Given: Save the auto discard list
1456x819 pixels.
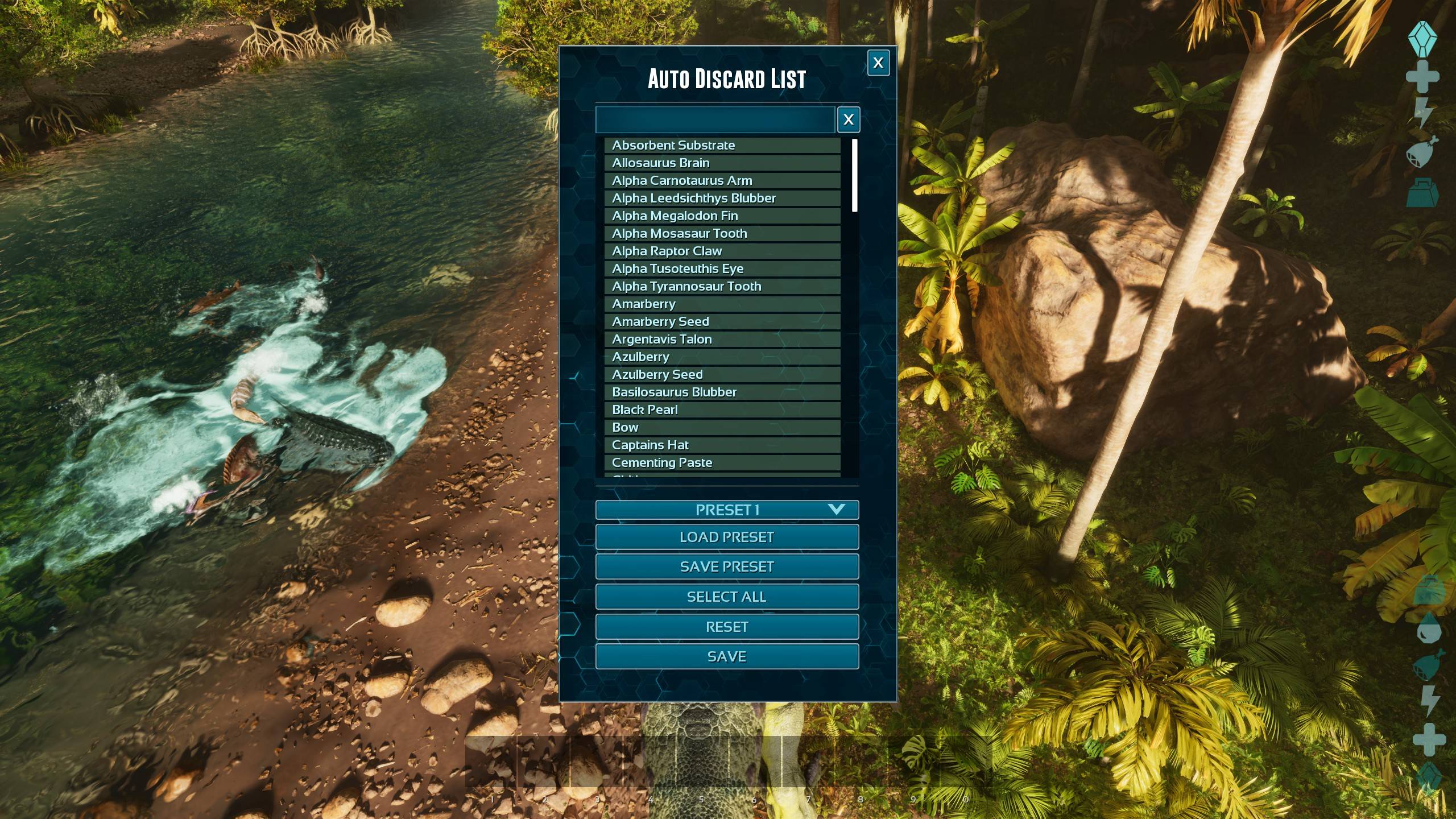Looking at the screenshot, I should coord(727,657).
